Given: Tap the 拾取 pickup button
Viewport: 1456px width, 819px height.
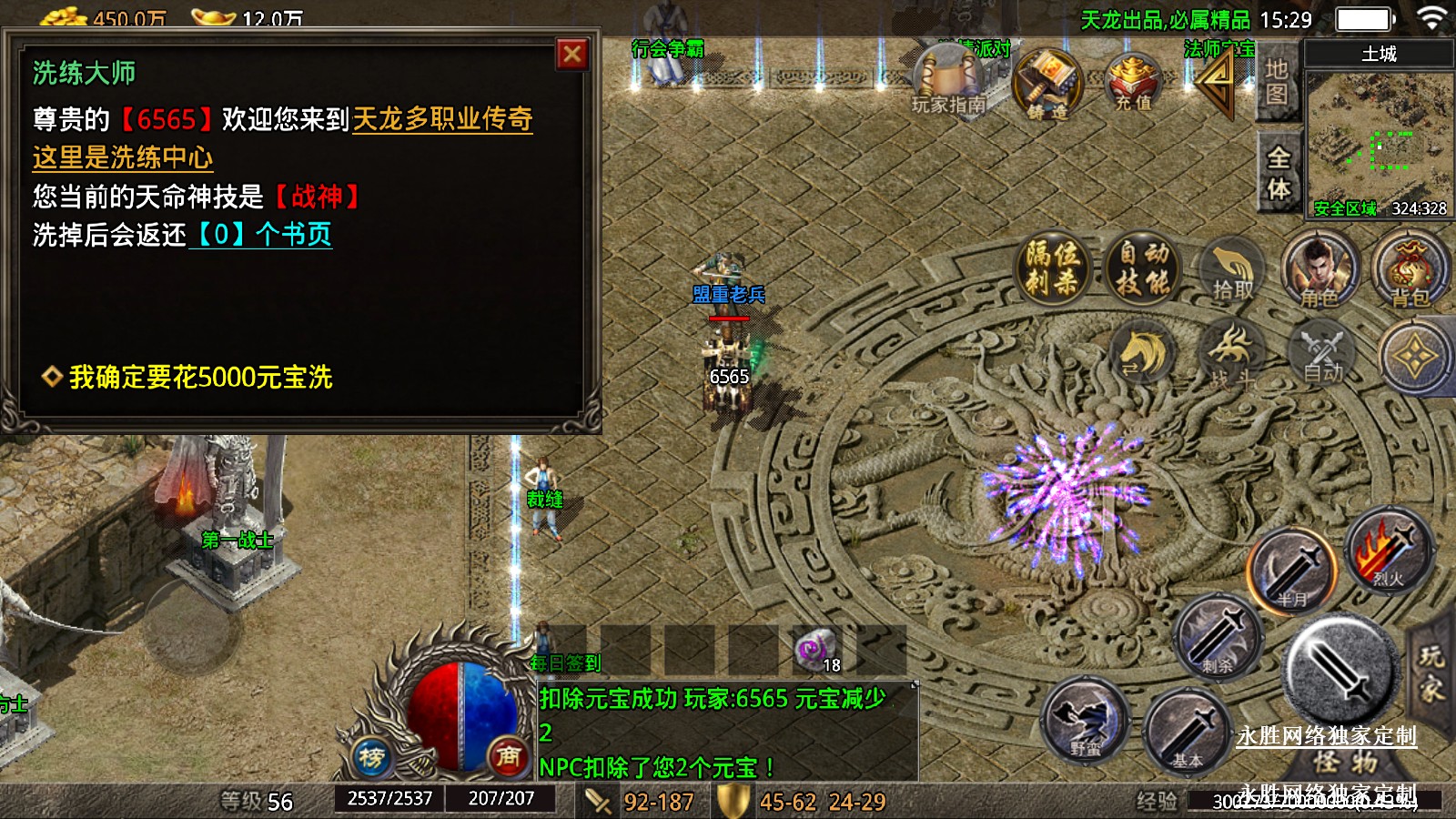Looking at the screenshot, I should point(1232,270).
